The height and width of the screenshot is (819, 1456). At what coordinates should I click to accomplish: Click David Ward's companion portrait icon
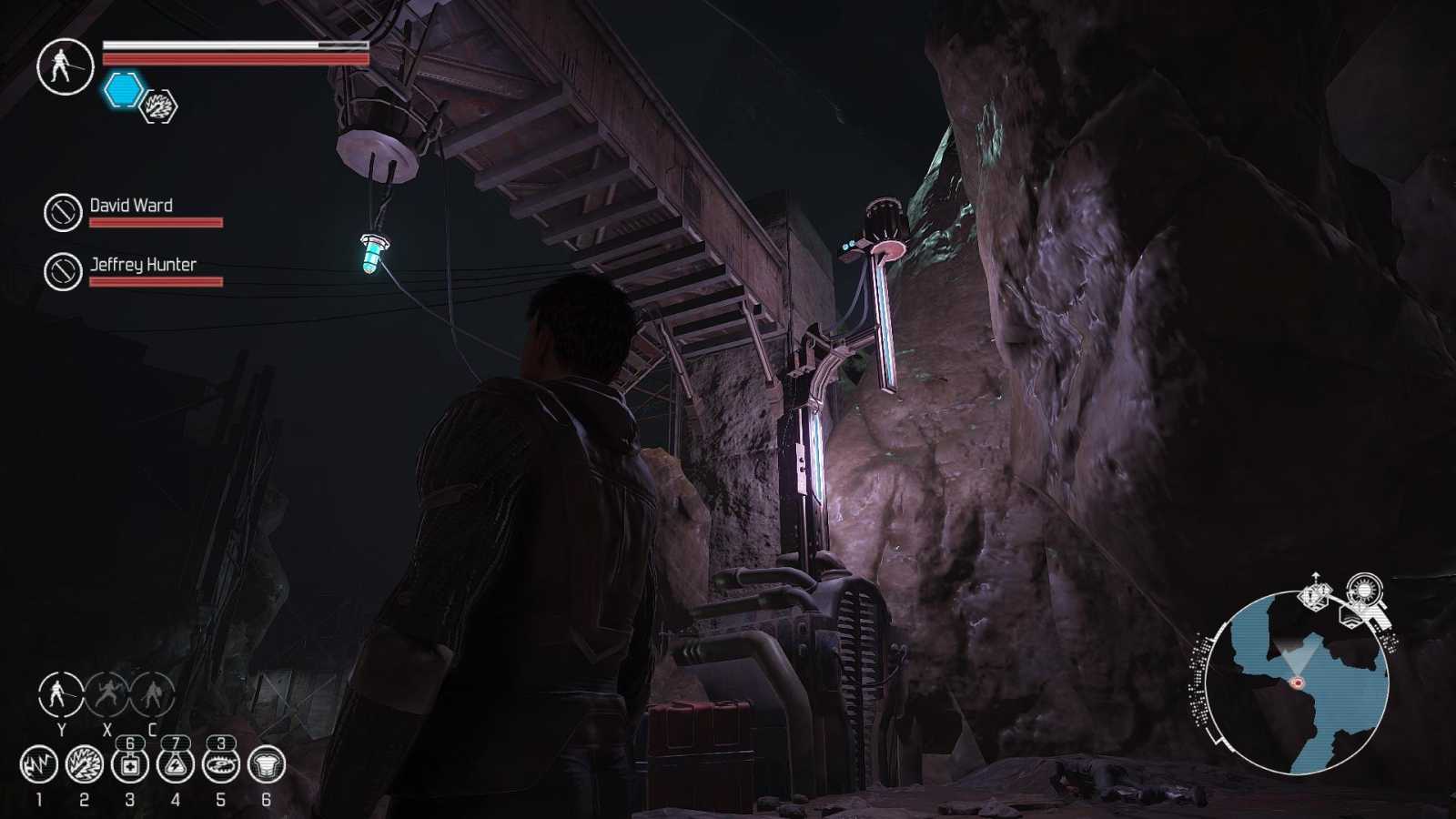pos(63,212)
